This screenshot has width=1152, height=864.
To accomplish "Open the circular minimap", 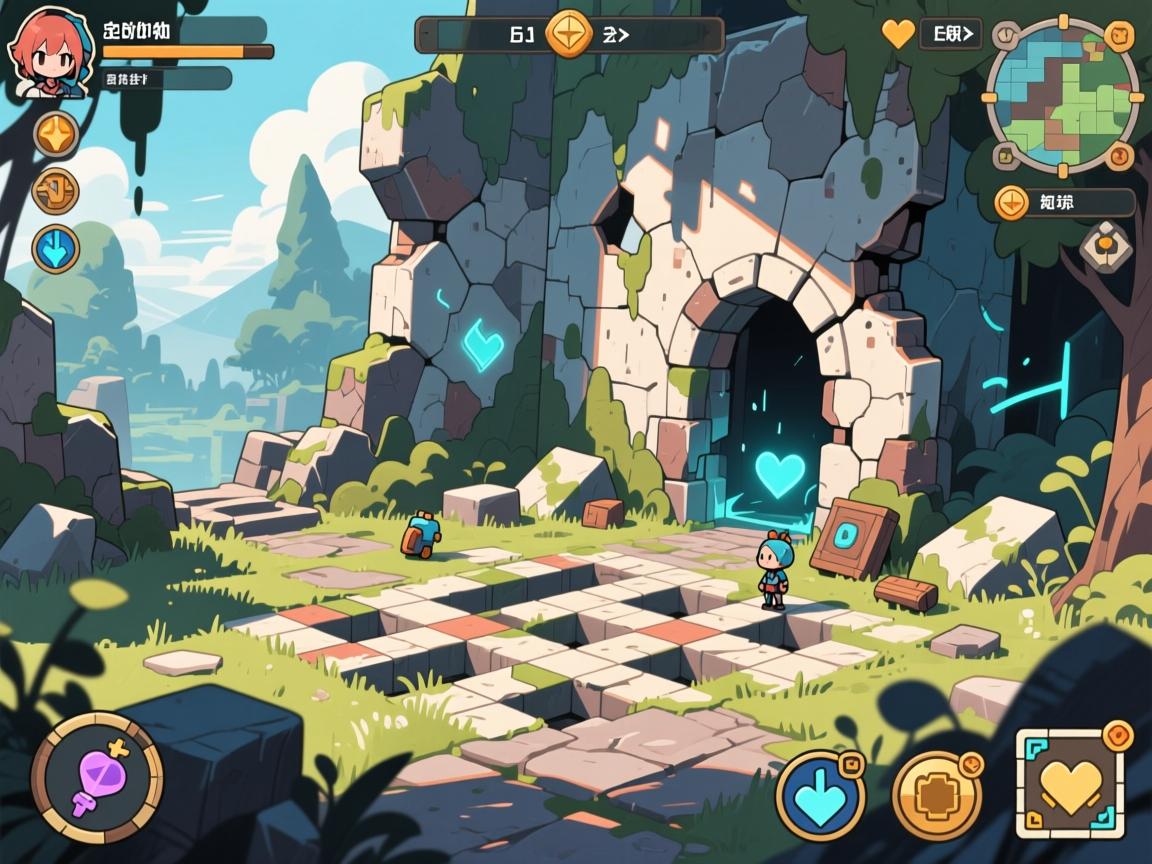I will click(x=1063, y=96).
